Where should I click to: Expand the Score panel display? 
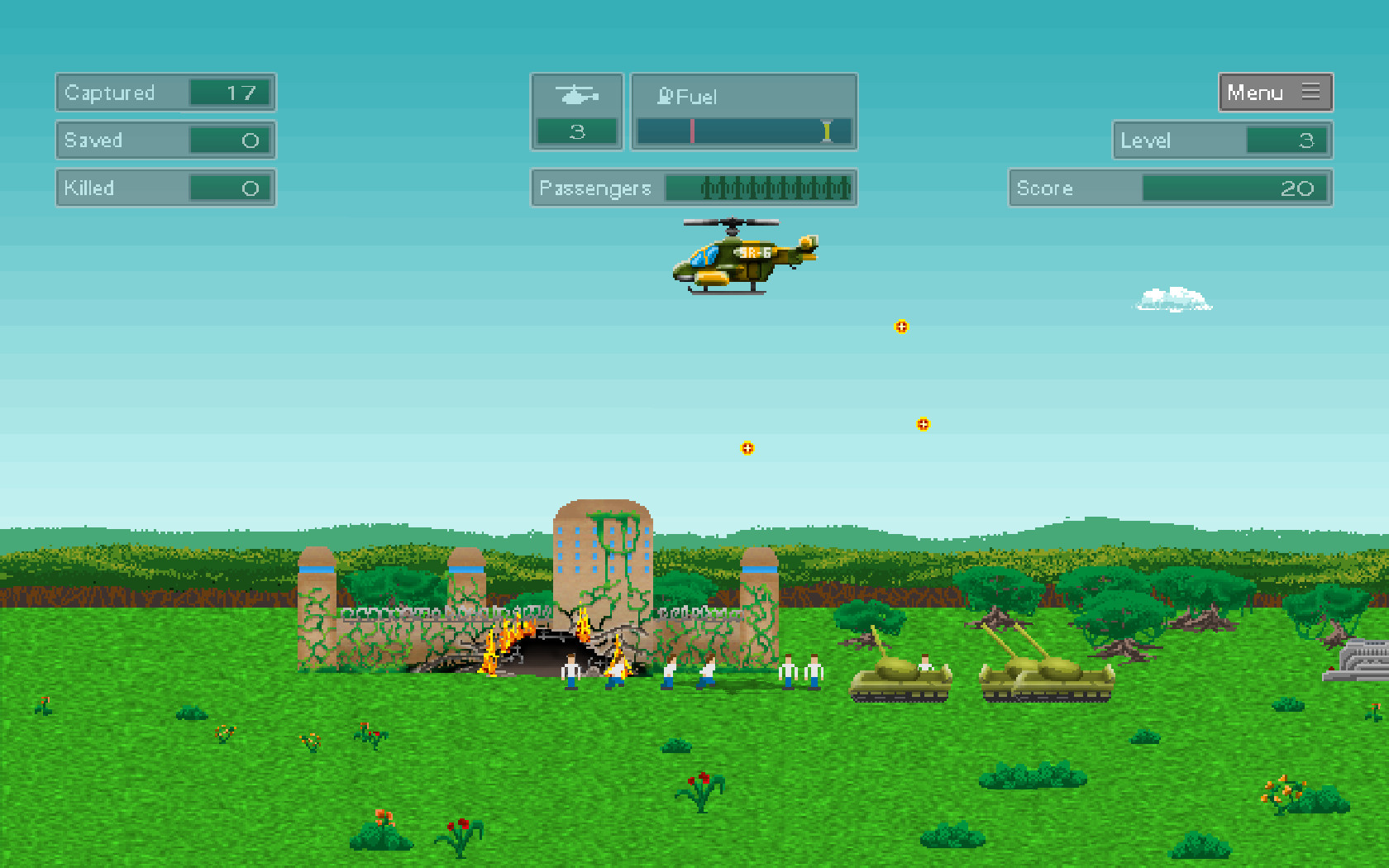coord(1169,188)
